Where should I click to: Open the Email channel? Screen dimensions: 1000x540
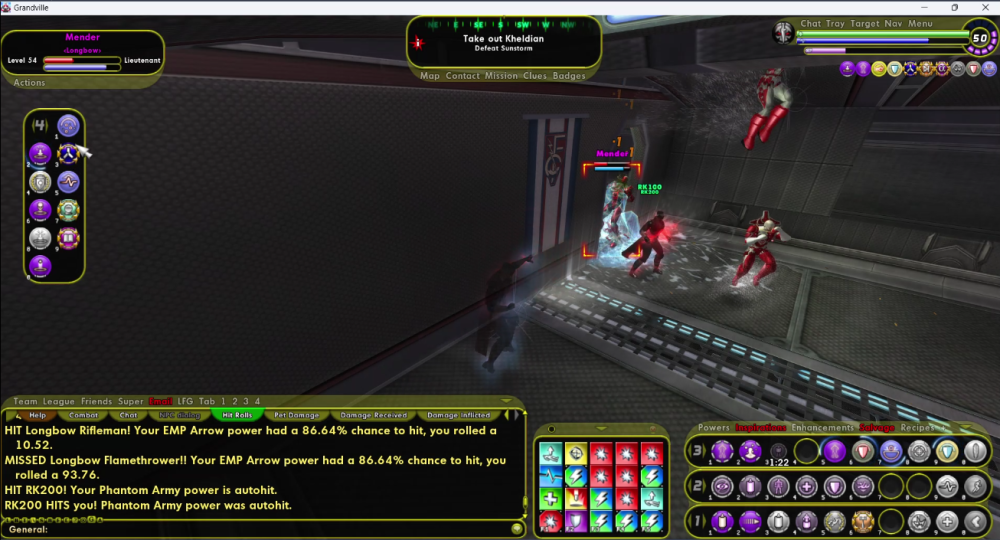(x=160, y=401)
